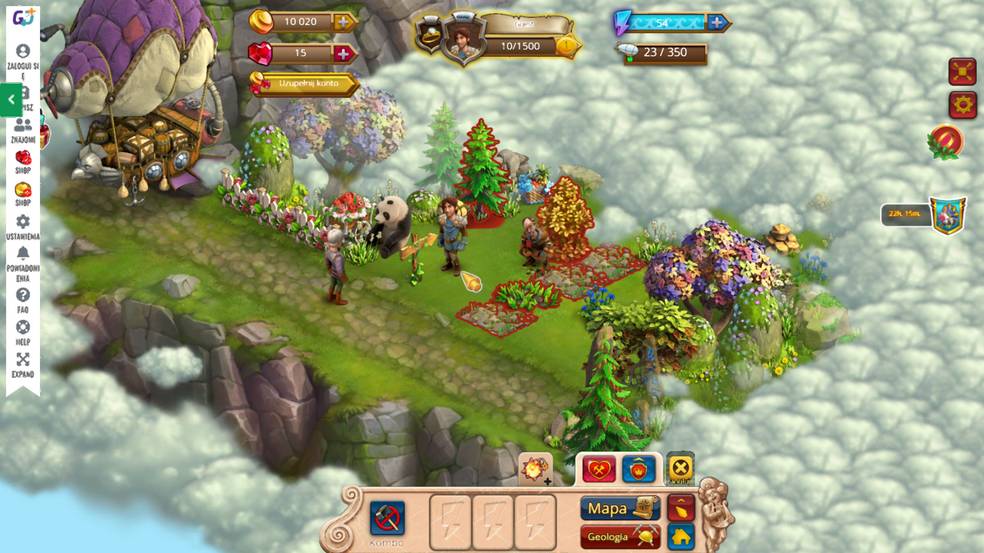The height and width of the screenshot is (553, 984).
Task: Open game settings gear button
Action: (962, 104)
